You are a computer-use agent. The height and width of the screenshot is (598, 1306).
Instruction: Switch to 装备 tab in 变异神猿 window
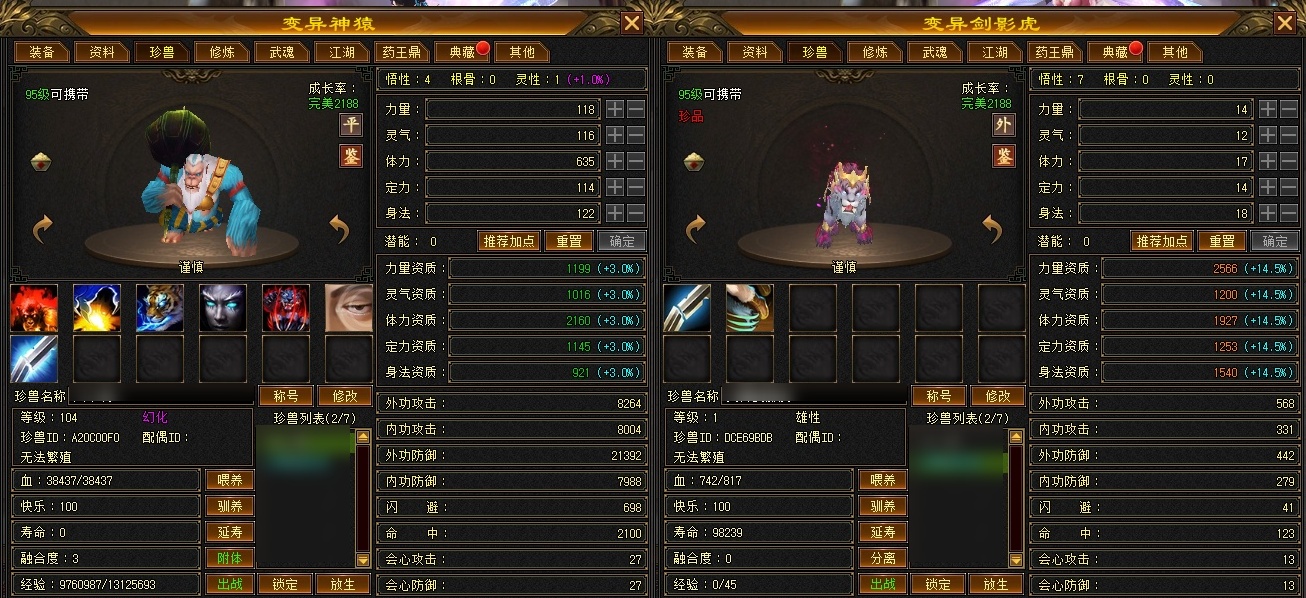41,52
